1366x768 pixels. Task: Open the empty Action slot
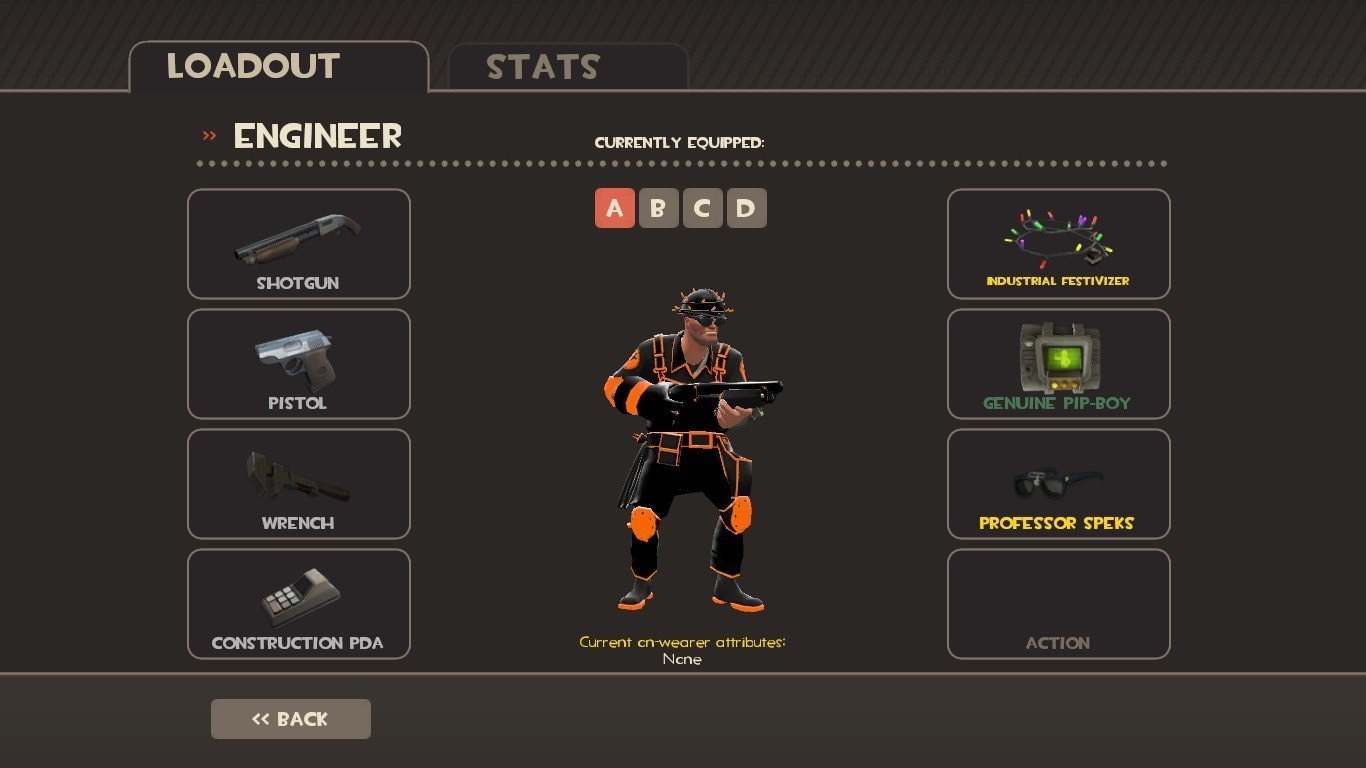click(1058, 604)
